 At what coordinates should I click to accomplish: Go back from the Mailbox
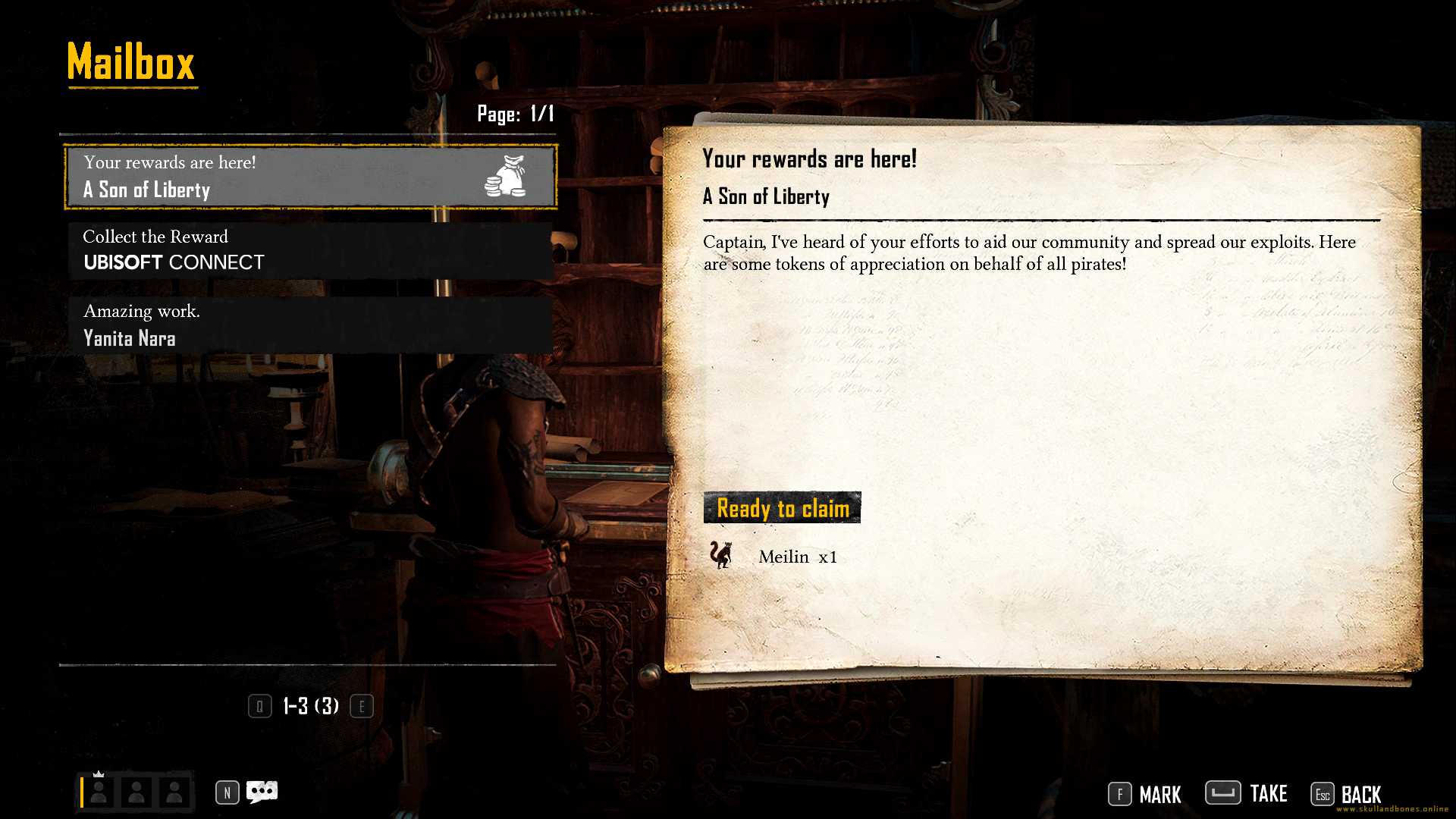point(1346,794)
